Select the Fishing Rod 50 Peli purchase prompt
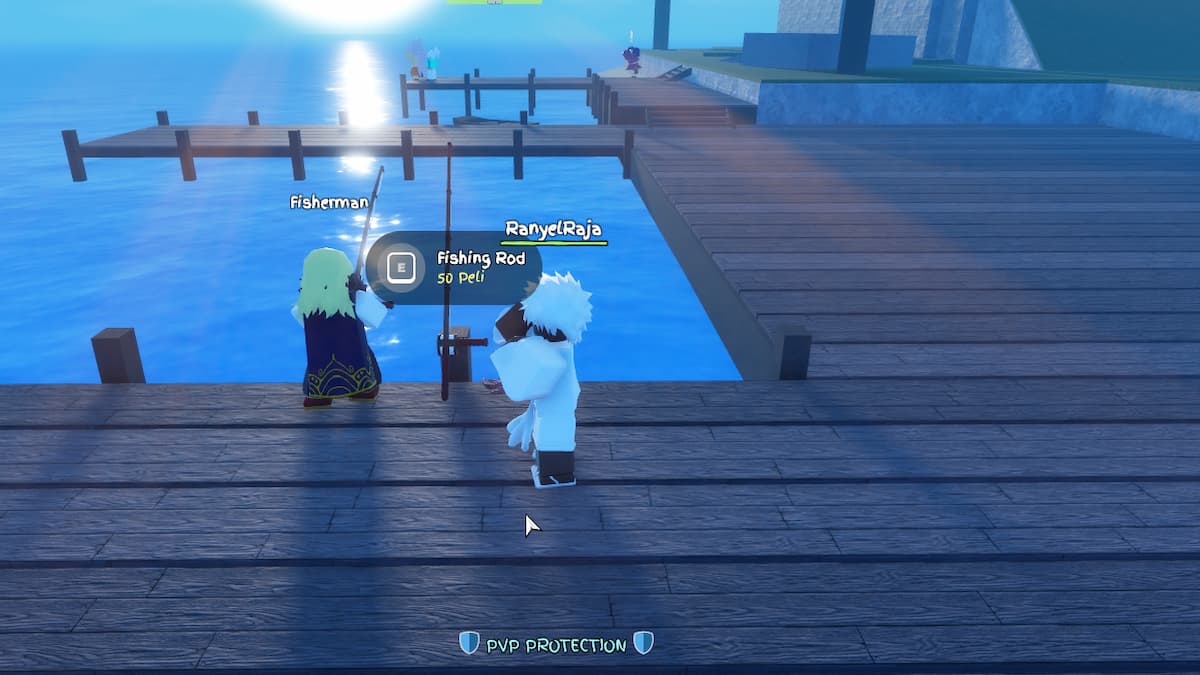1200x675 pixels. coord(454,267)
